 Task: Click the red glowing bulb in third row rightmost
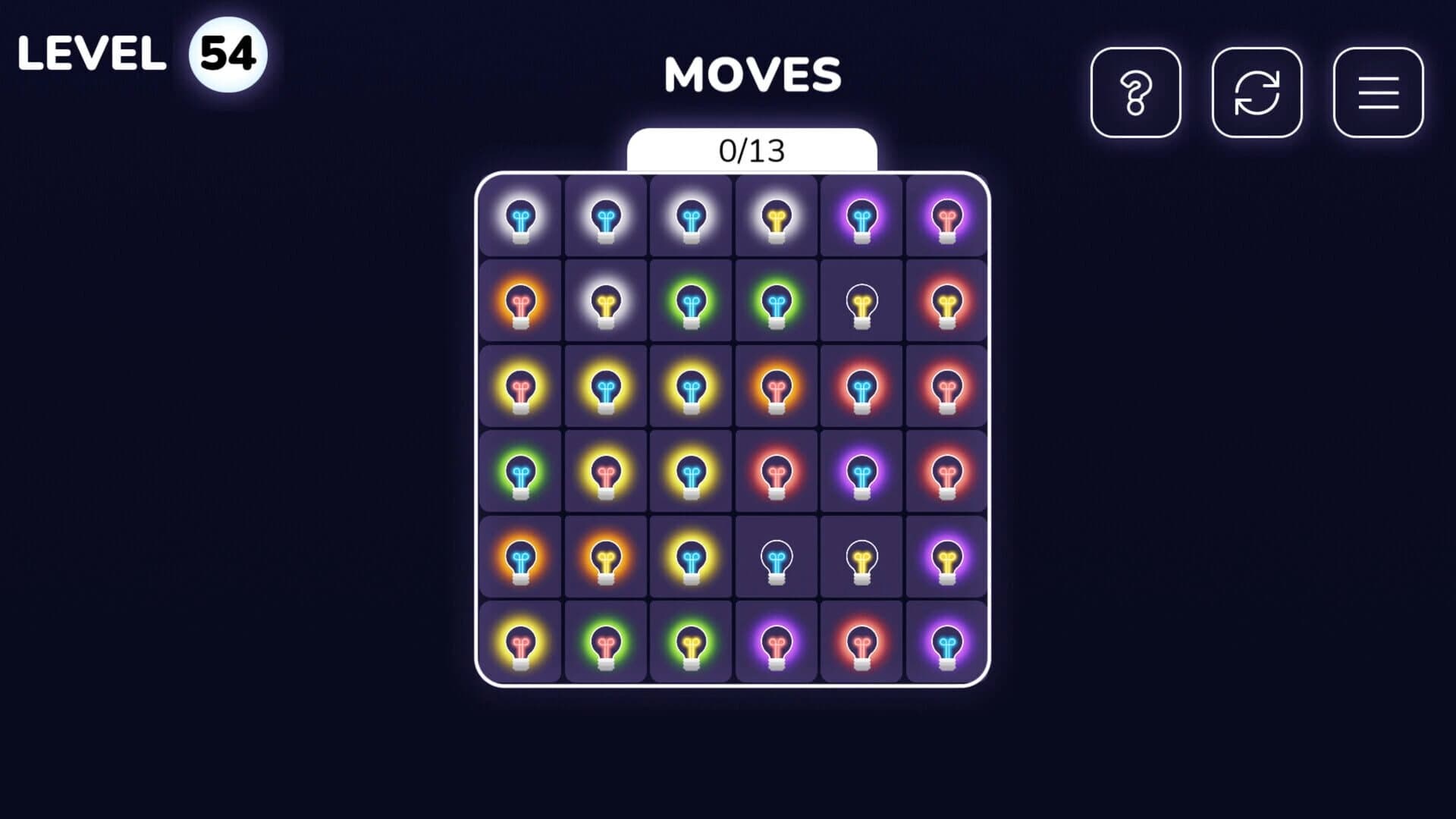pyautogui.click(x=946, y=387)
